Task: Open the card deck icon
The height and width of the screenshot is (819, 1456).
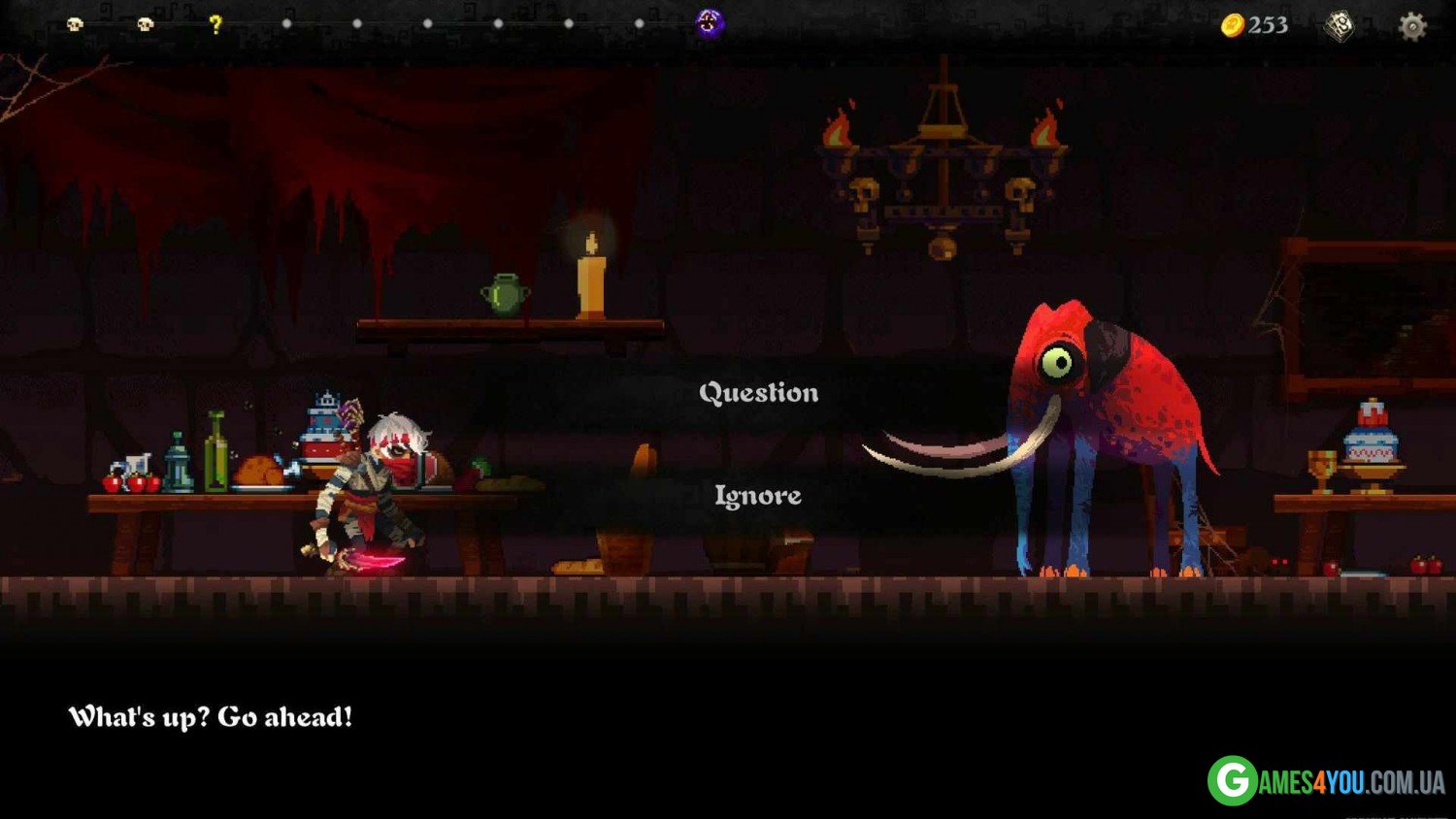Action: pyautogui.click(x=1340, y=25)
